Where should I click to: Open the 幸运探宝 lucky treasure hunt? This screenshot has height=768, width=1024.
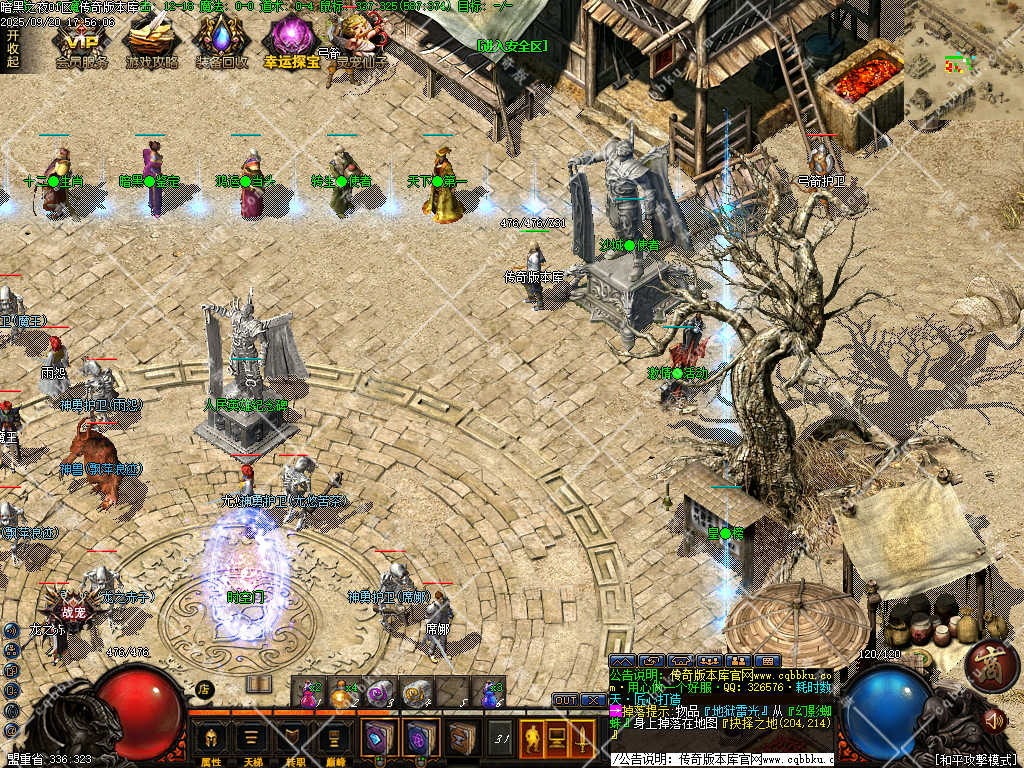click(x=291, y=42)
